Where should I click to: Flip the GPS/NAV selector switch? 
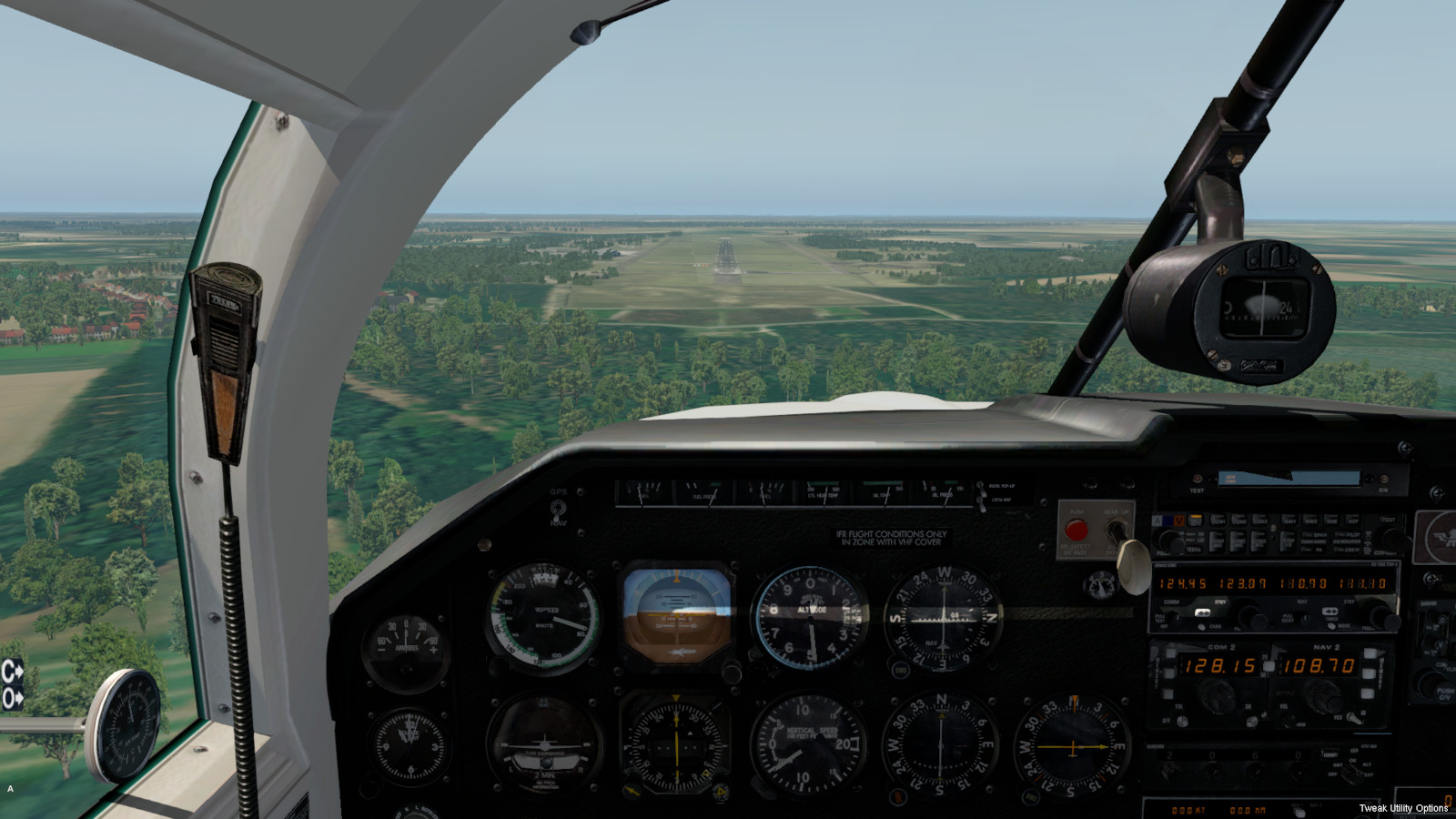tap(558, 508)
